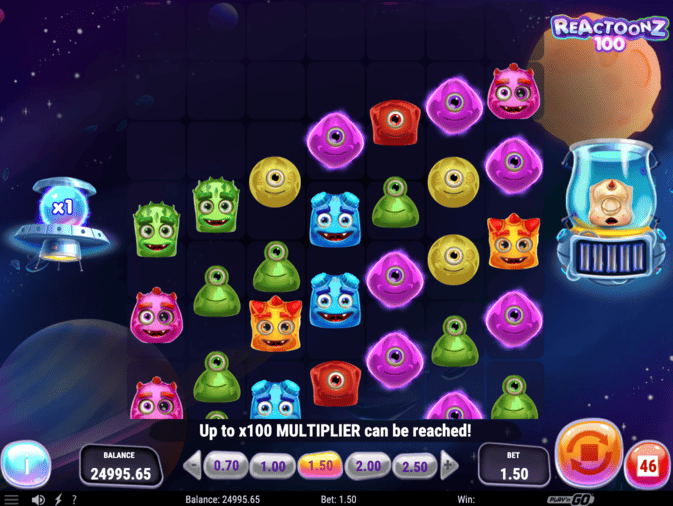The width and height of the screenshot is (673, 506).
Task: Set the bet to 0.70
Action: click(227, 465)
